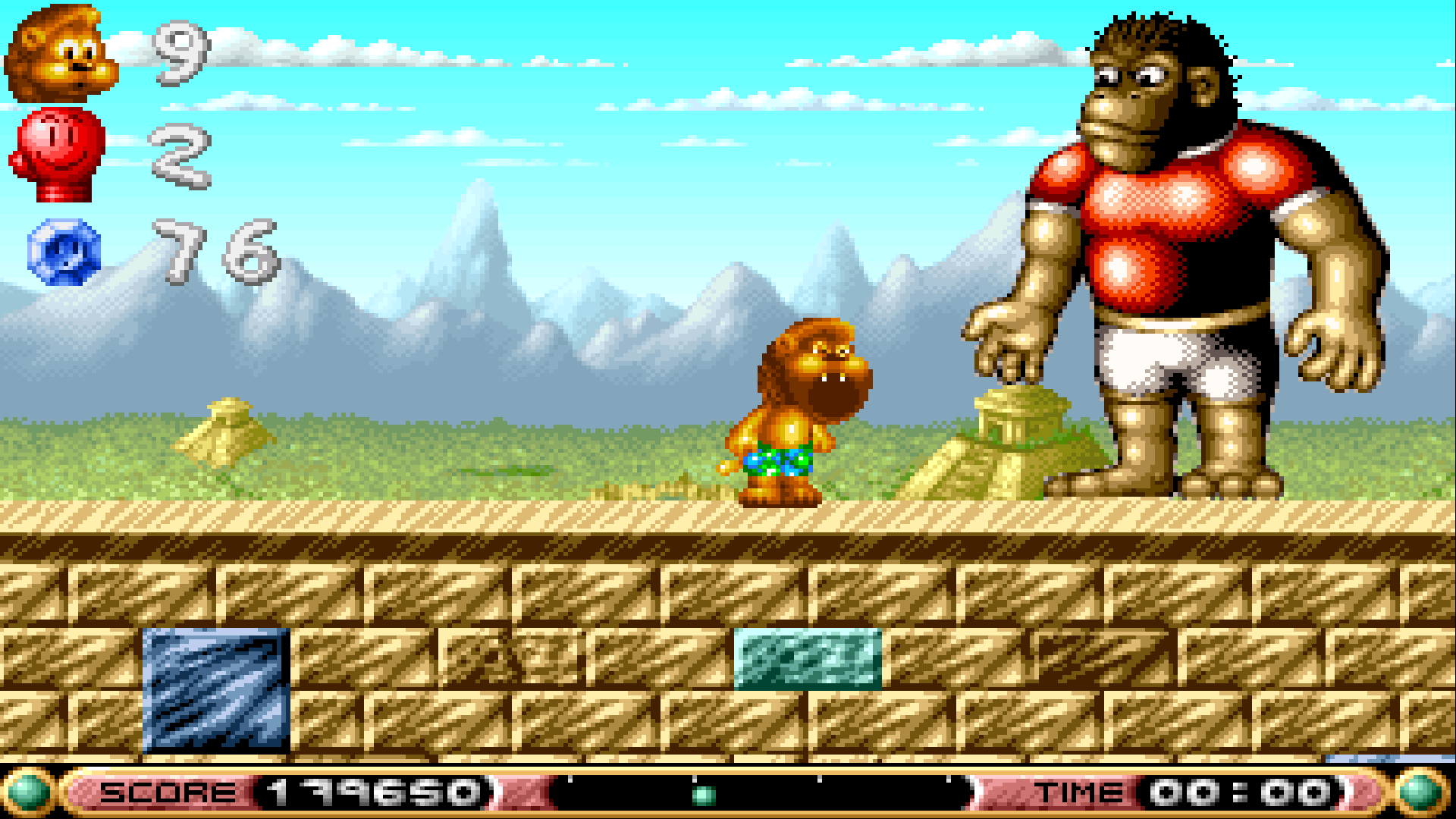Select the red boxing glove icon

[58, 154]
